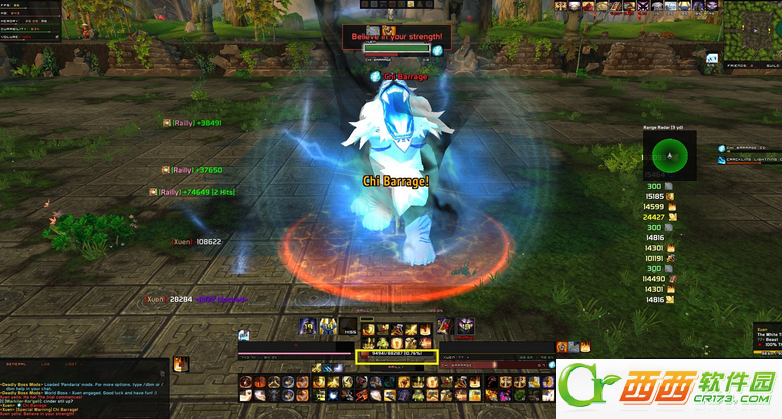
Task: Click the tiger icon beside the chat window
Action: tap(180, 365)
